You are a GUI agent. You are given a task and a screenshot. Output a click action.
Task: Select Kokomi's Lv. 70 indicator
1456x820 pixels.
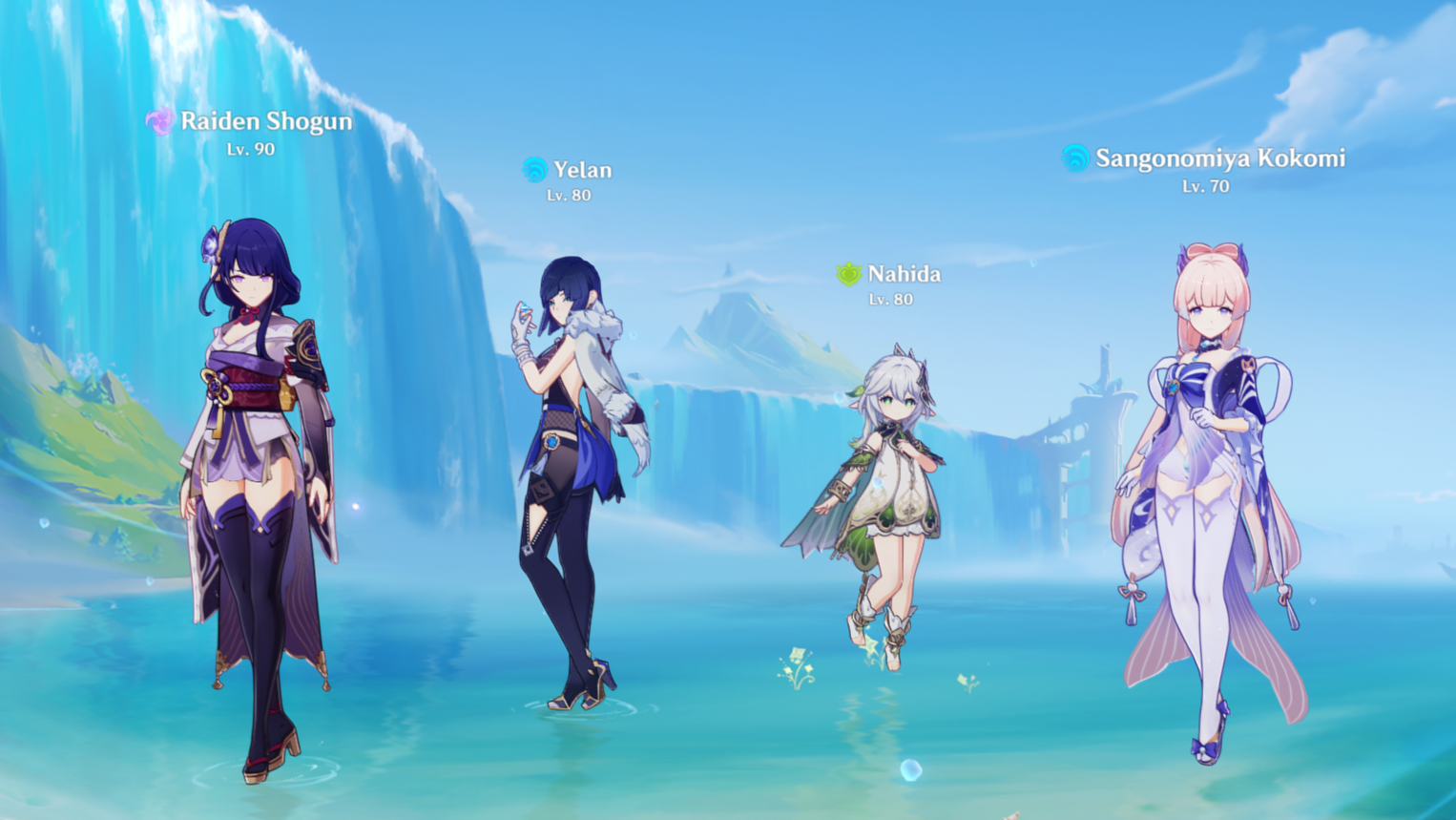click(x=1204, y=185)
